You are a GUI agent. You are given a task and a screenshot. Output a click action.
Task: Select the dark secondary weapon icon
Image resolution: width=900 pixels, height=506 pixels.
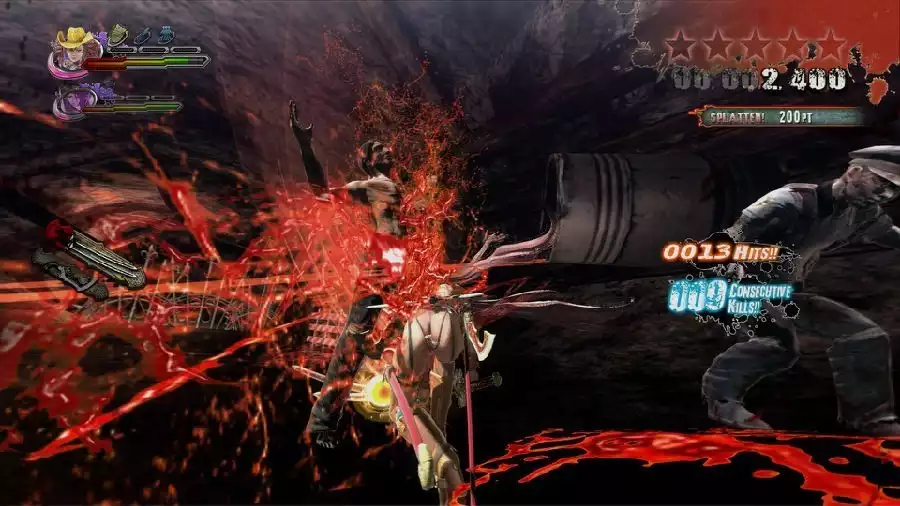[x=68, y=274]
